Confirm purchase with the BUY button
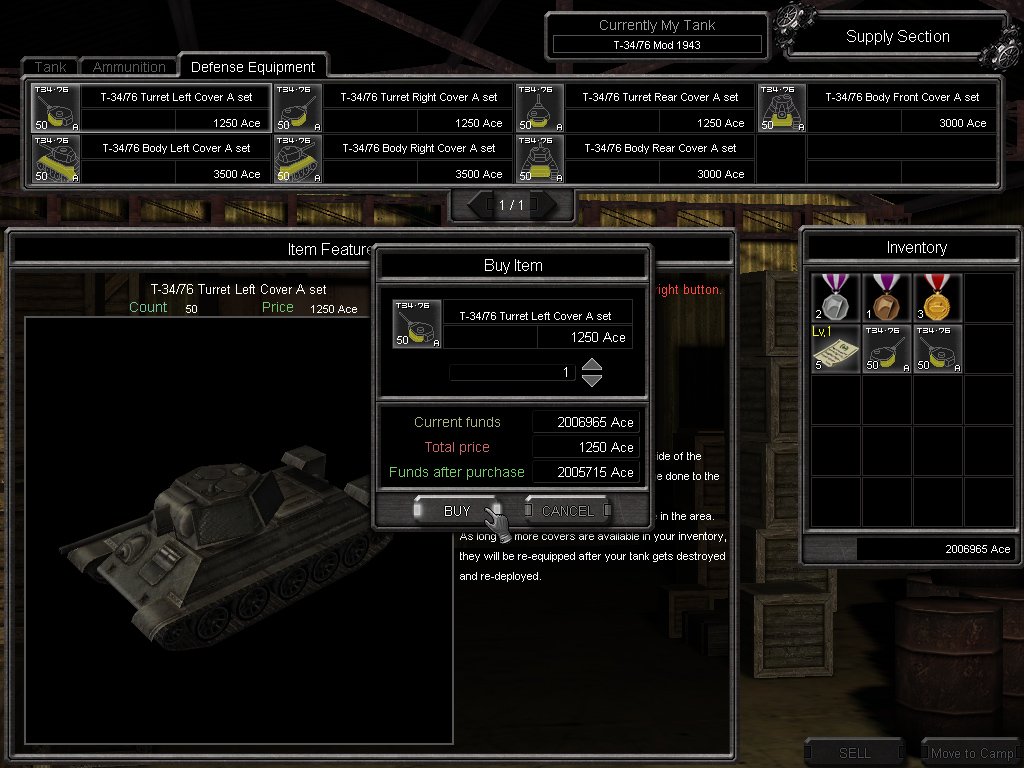Image resolution: width=1024 pixels, height=768 pixels. (456, 511)
